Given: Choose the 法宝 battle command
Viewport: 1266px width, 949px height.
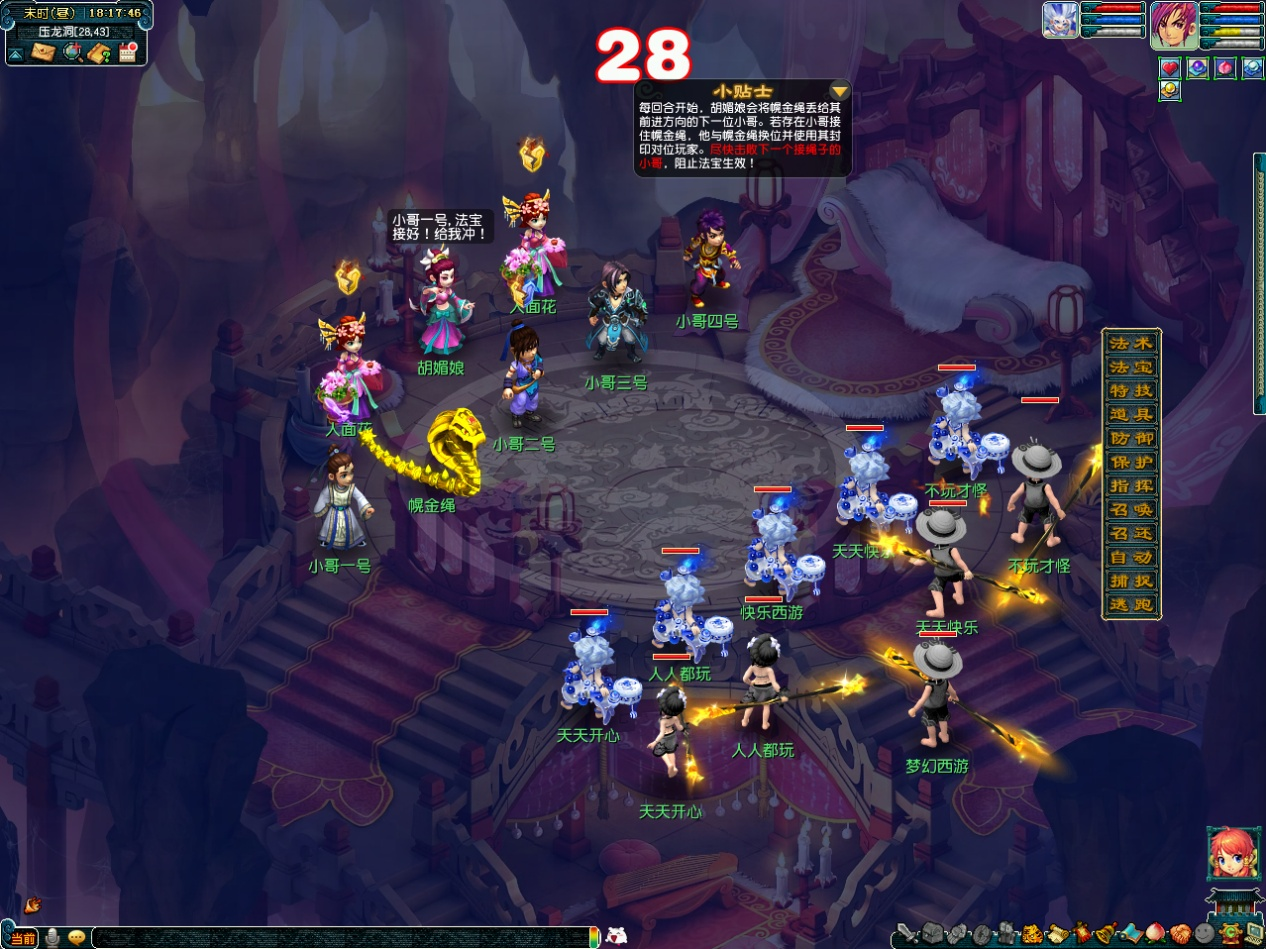Looking at the screenshot, I should tap(1131, 367).
